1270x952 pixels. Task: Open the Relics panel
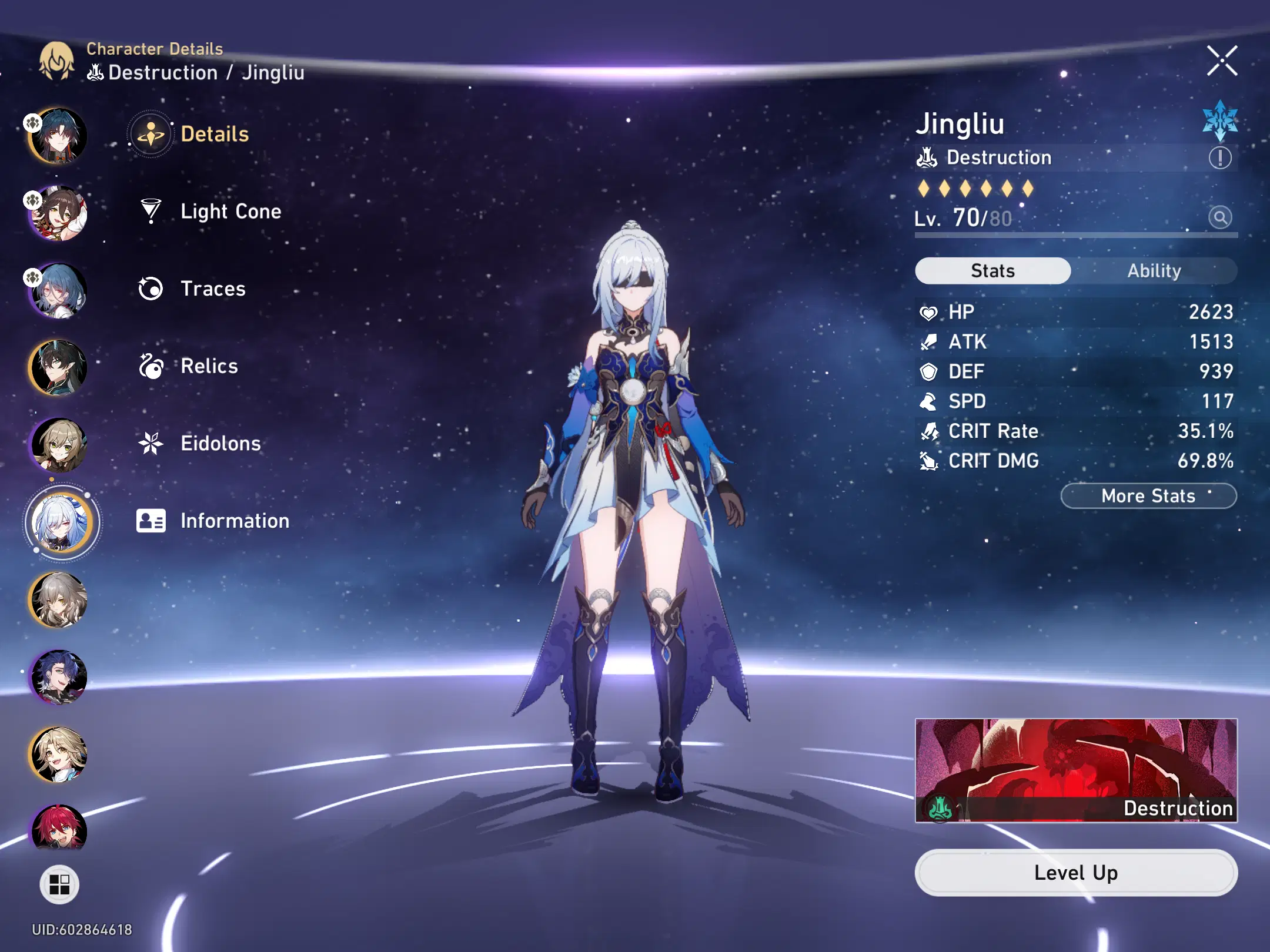tap(210, 366)
